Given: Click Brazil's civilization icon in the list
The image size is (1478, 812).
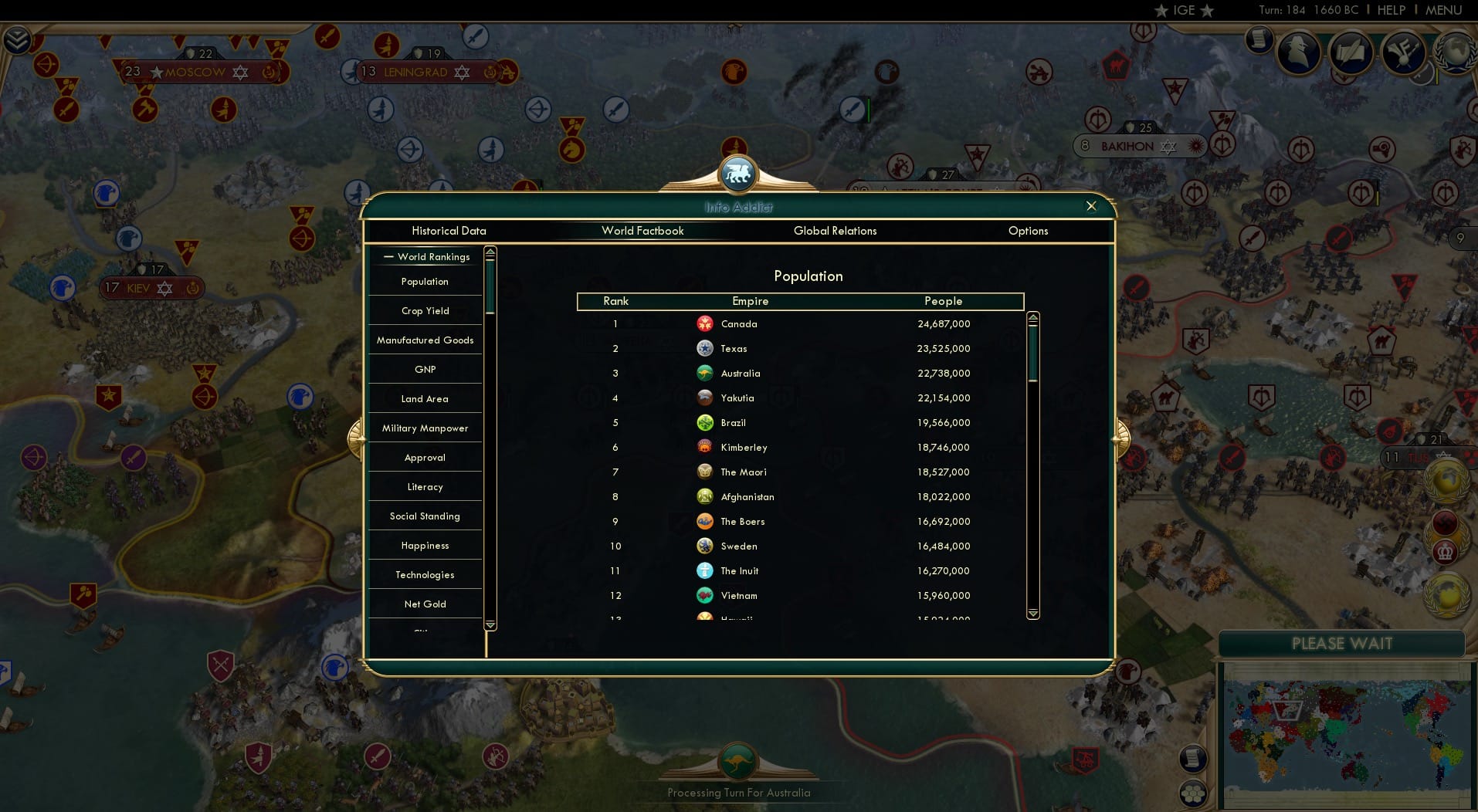Looking at the screenshot, I should [705, 423].
